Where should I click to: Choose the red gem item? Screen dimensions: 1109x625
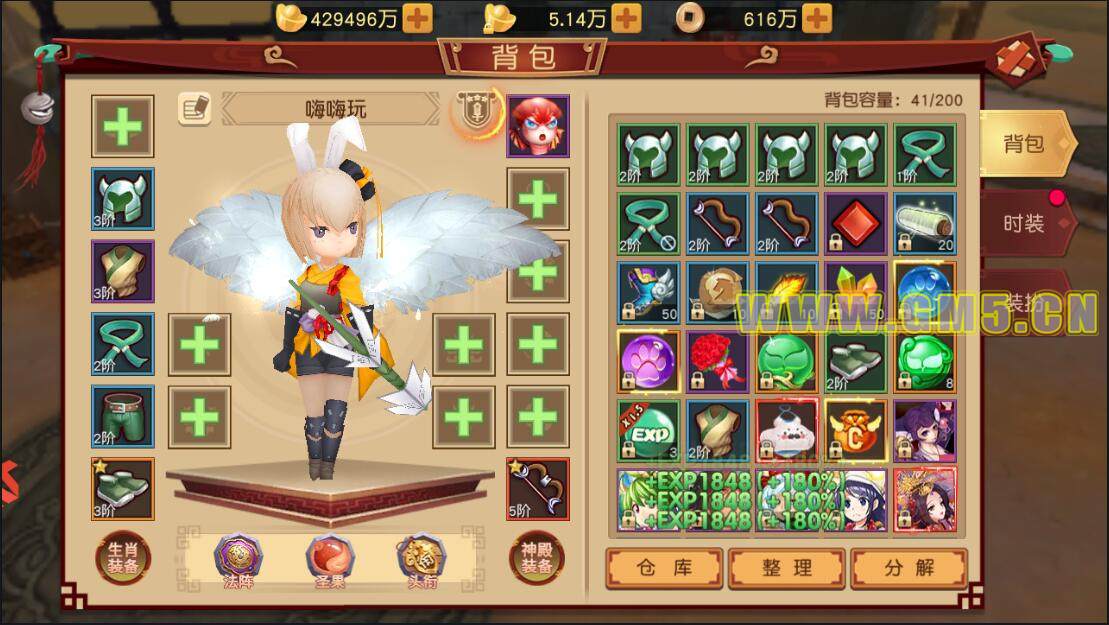coord(855,223)
